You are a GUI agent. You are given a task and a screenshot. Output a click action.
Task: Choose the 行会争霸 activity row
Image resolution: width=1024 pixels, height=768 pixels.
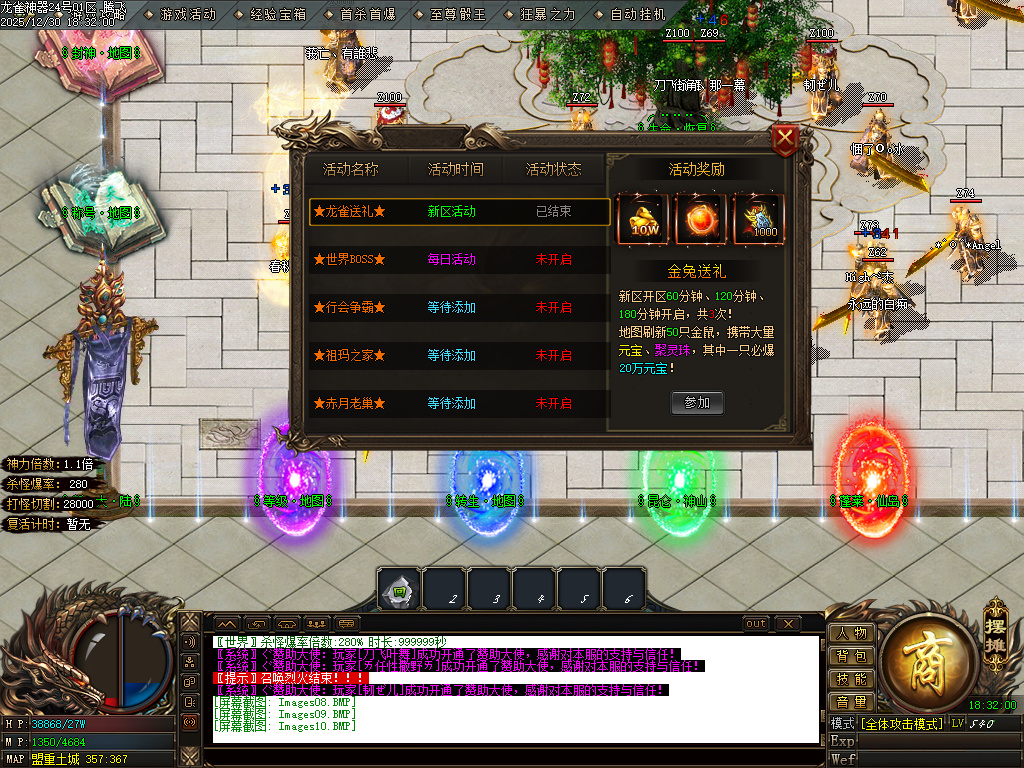point(459,308)
